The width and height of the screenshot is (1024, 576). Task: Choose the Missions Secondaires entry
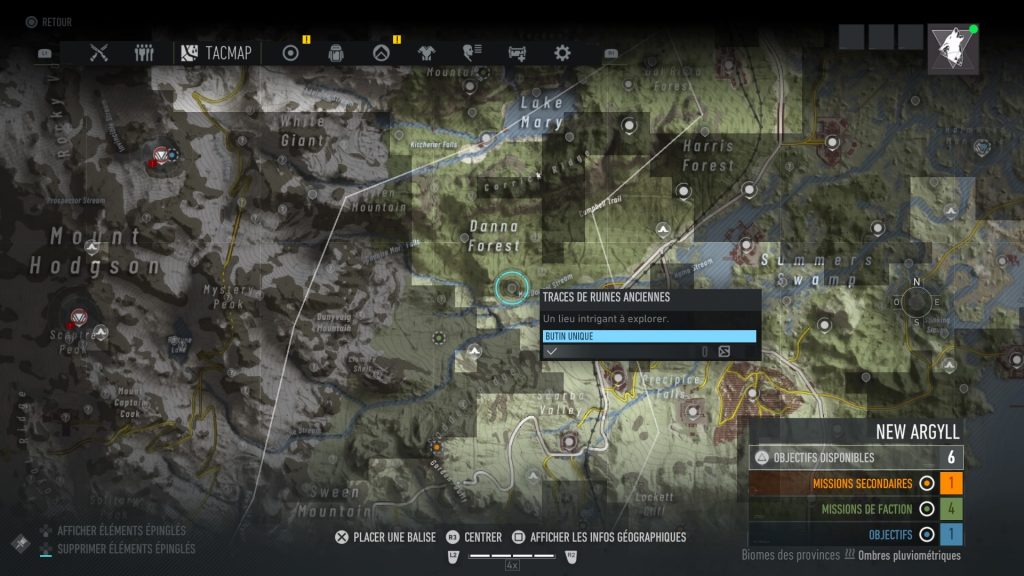[855, 483]
